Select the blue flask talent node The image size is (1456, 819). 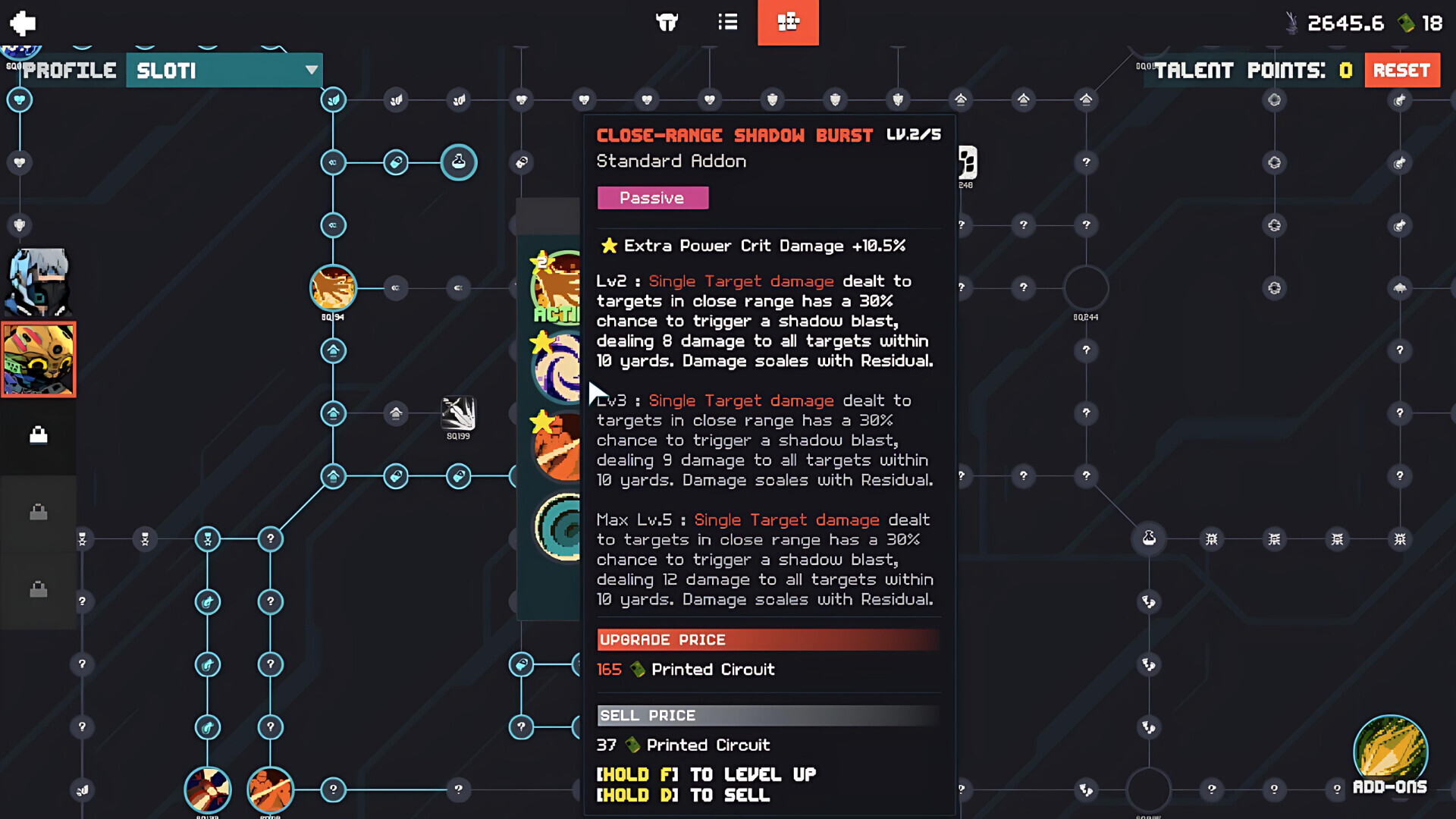pos(459,162)
